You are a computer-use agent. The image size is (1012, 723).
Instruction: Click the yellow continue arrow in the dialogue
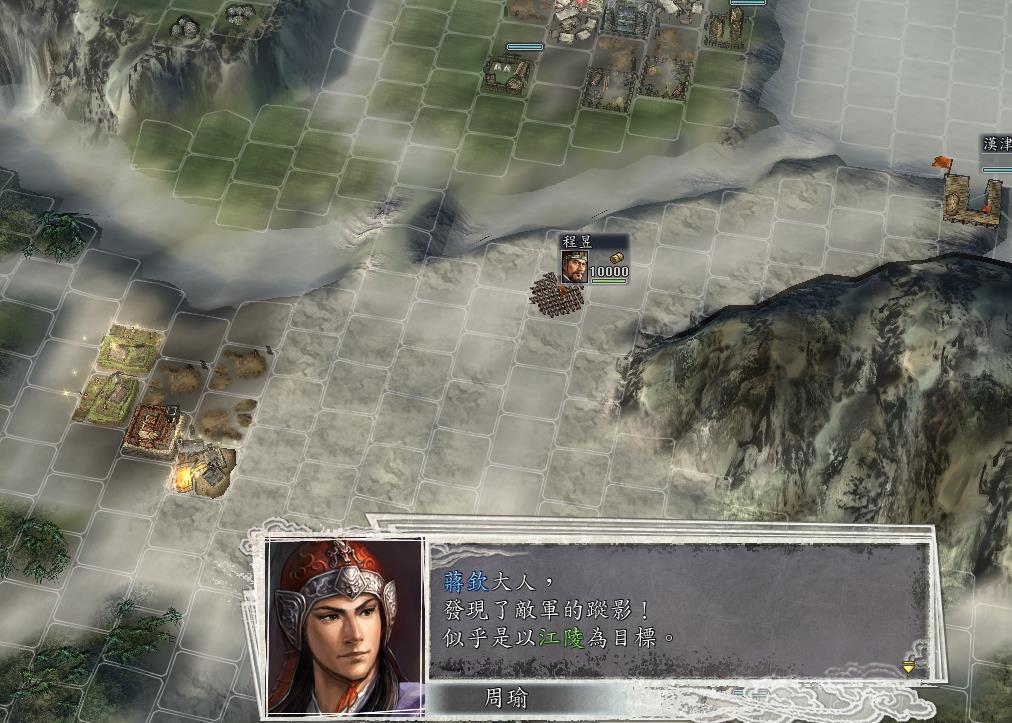tap(908, 666)
